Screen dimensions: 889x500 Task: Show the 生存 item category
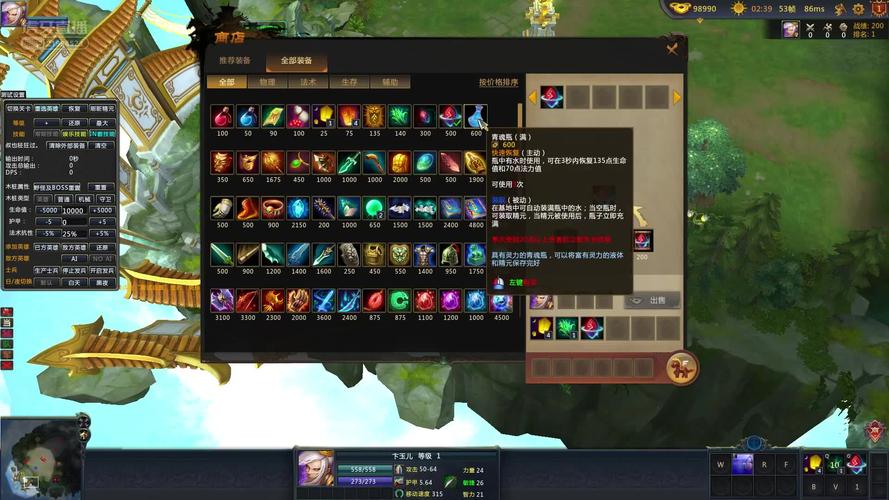coord(349,82)
